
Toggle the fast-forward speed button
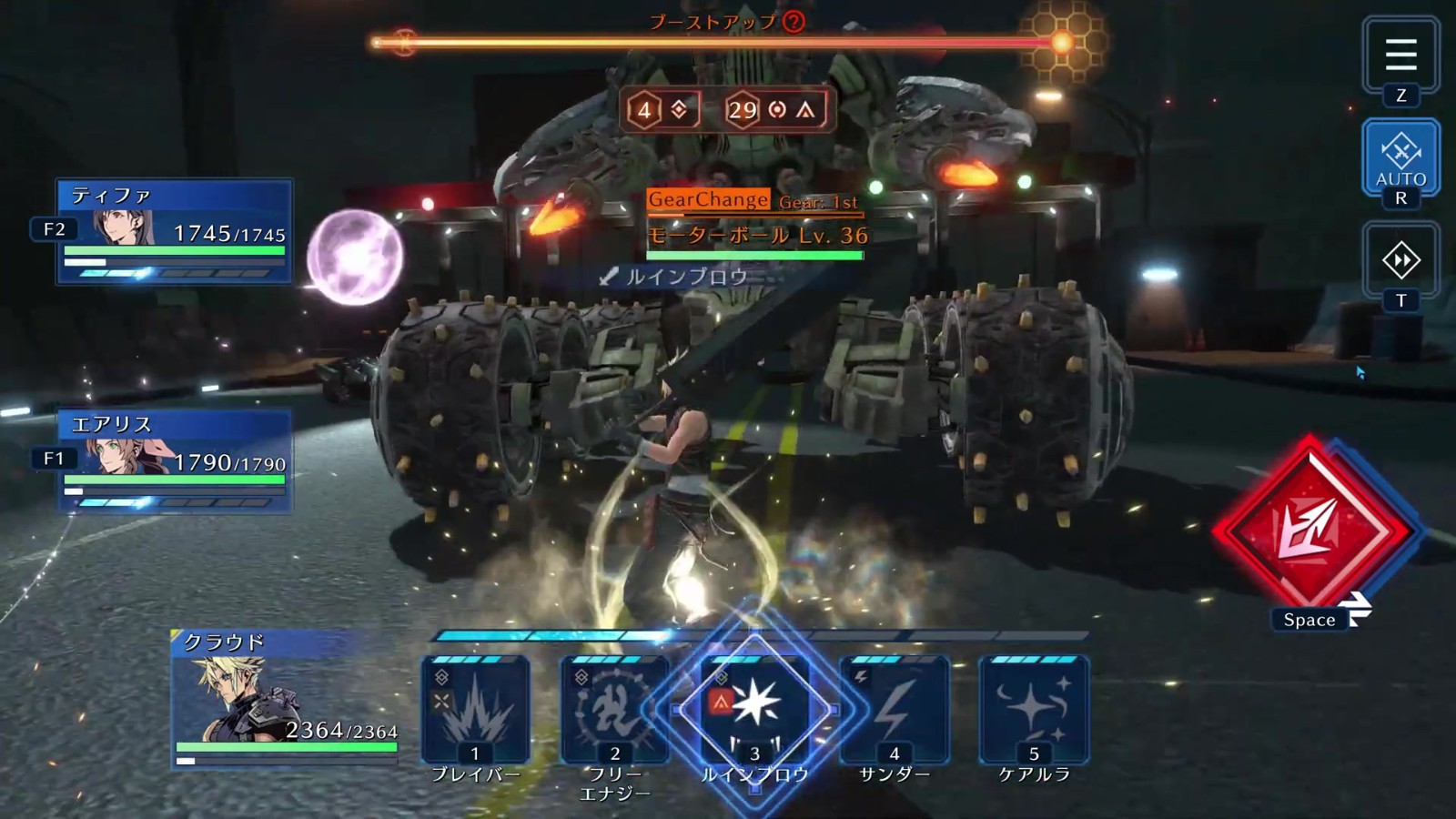[1400, 260]
